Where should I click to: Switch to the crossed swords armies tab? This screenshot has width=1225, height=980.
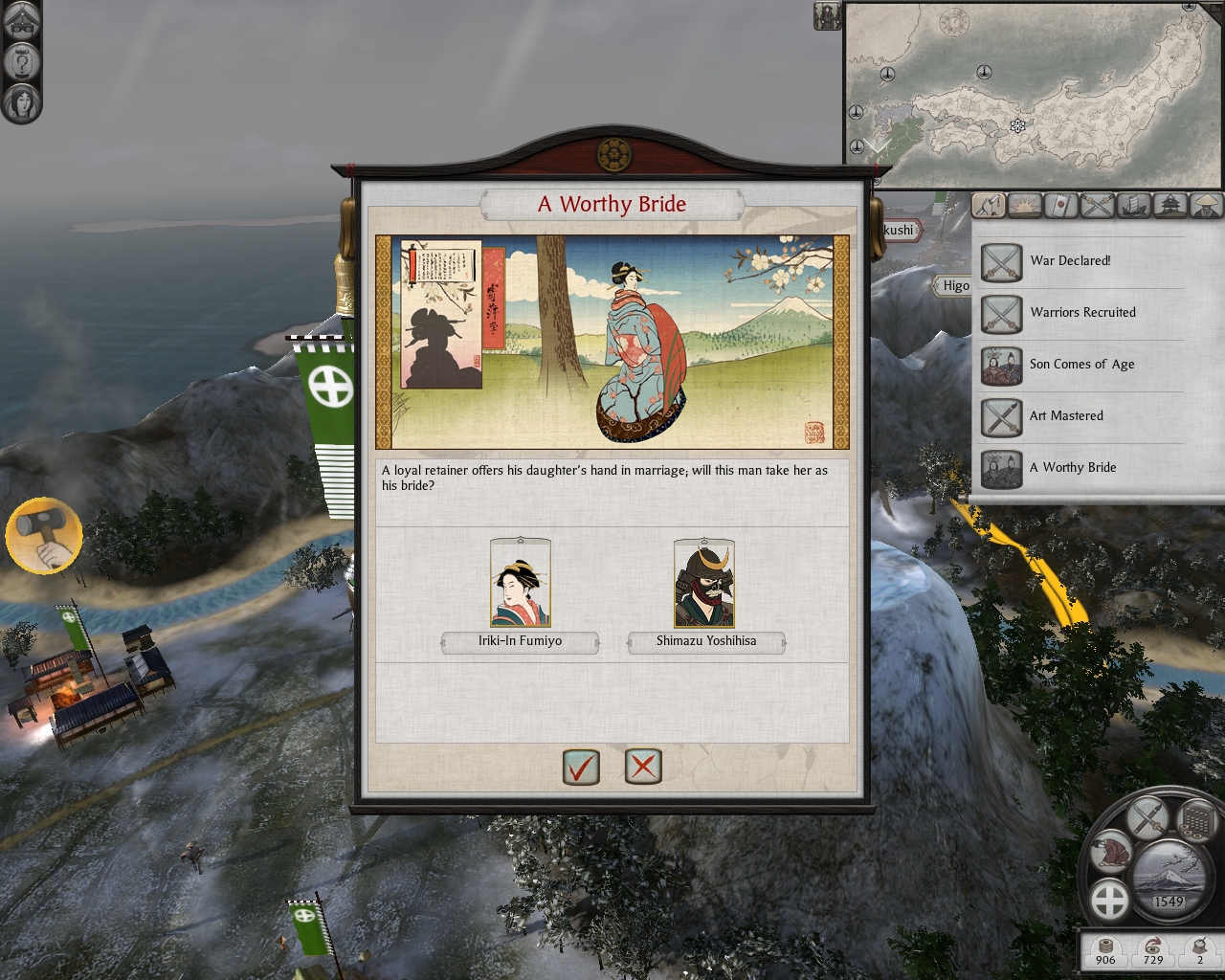click(x=1098, y=205)
